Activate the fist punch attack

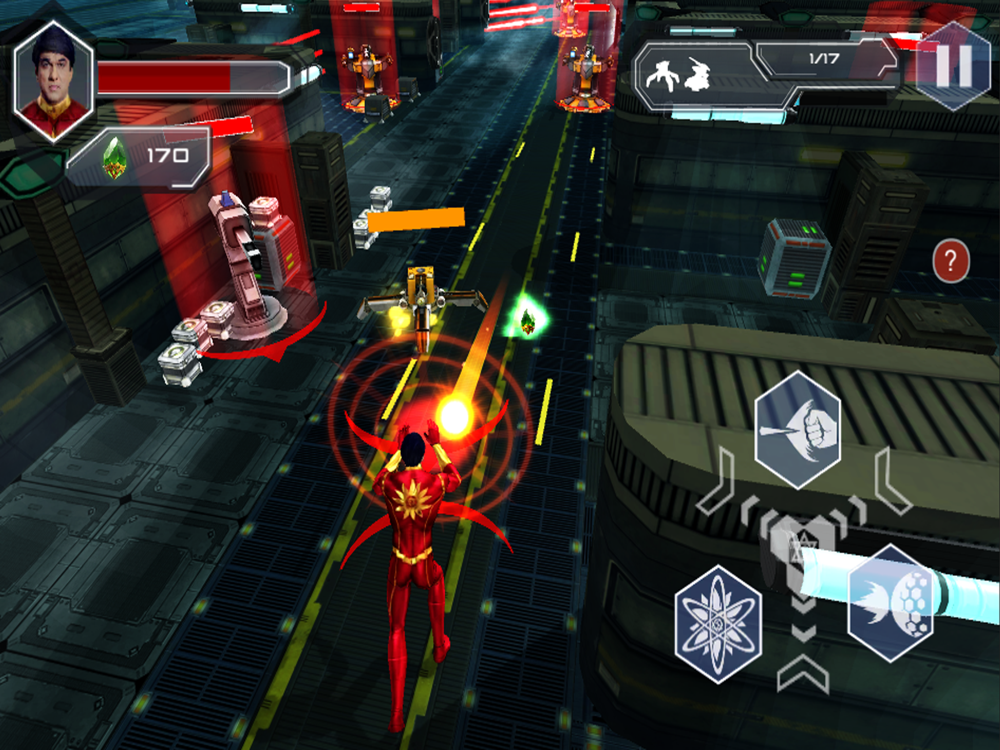coord(797,429)
